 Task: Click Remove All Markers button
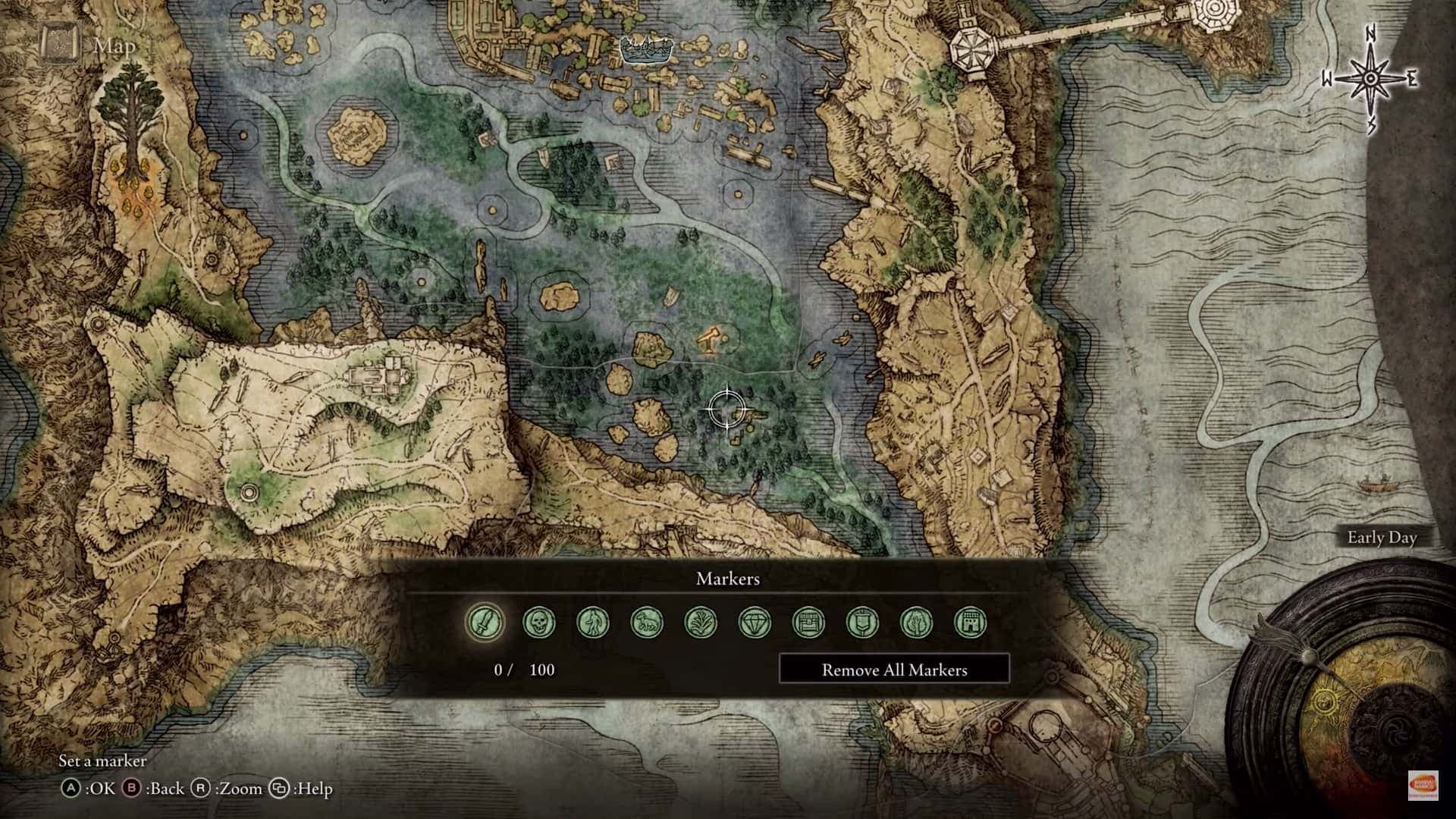(894, 670)
